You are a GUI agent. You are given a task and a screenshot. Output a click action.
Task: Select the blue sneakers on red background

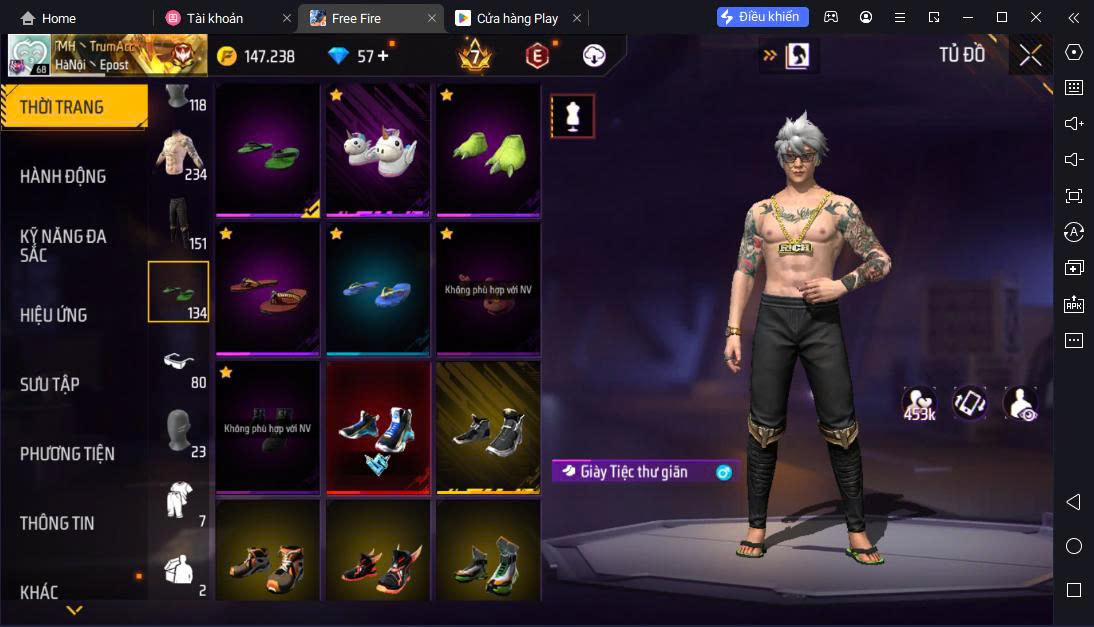(x=377, y=428)
